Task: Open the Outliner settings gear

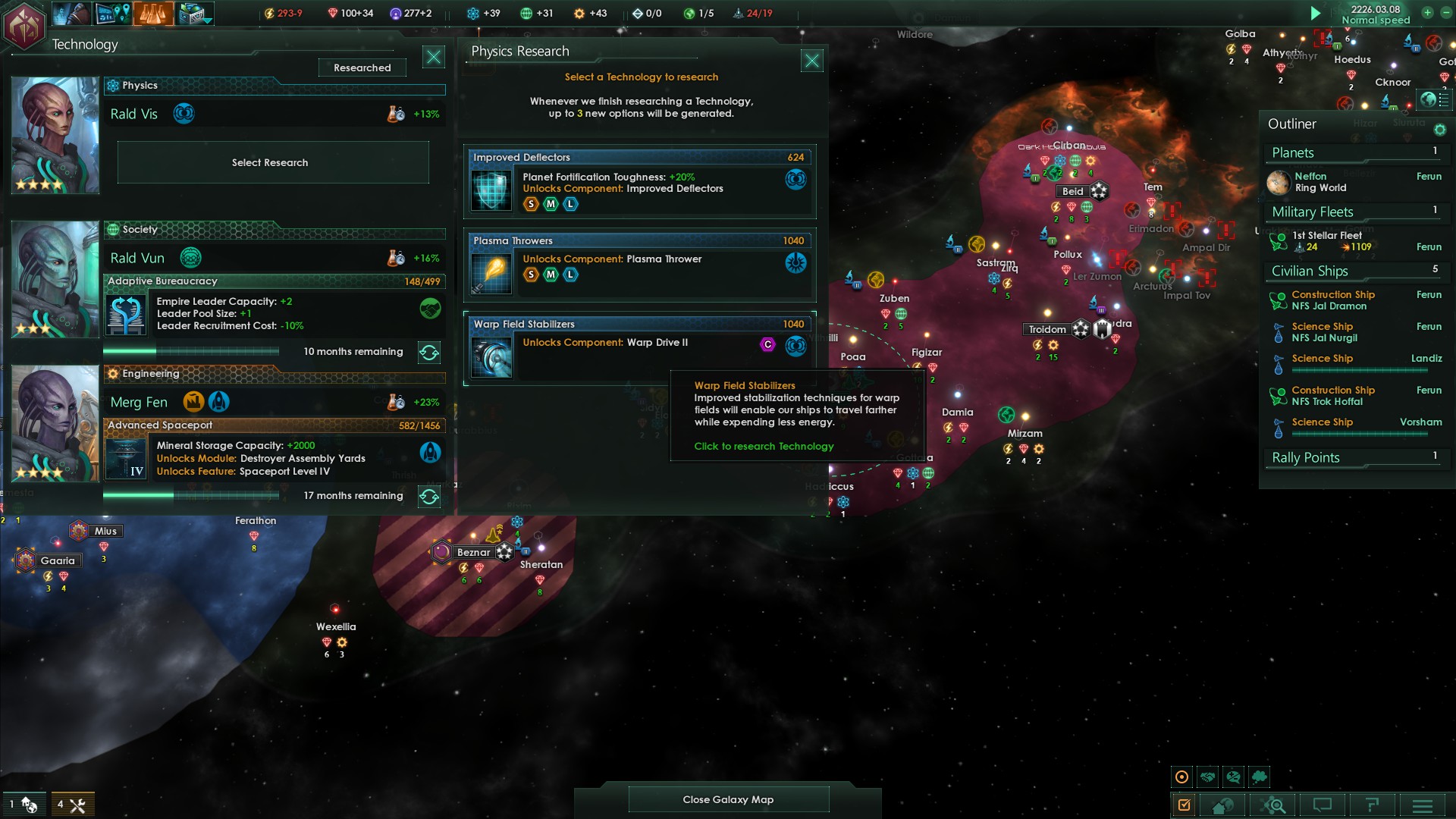Action: click(x=1439, y=130)
